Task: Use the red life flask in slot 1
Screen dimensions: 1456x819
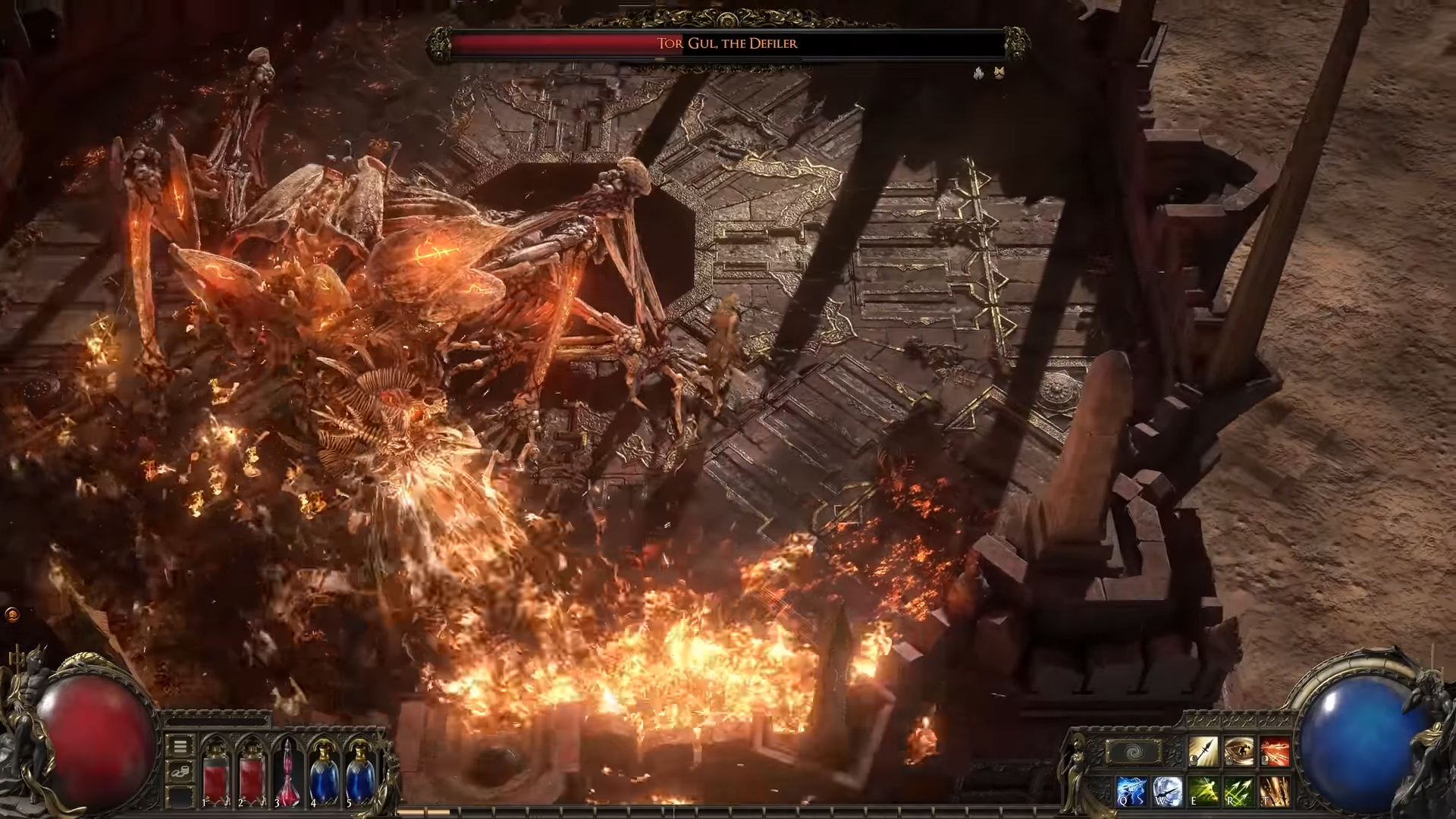Action: click(x=215, y=772)
